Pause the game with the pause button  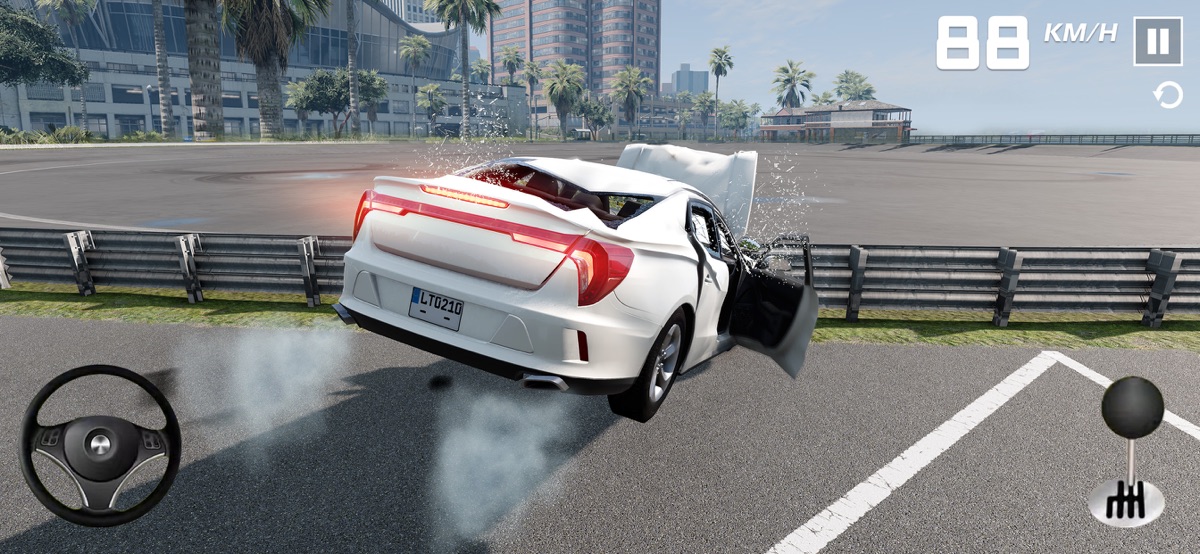1157,42
